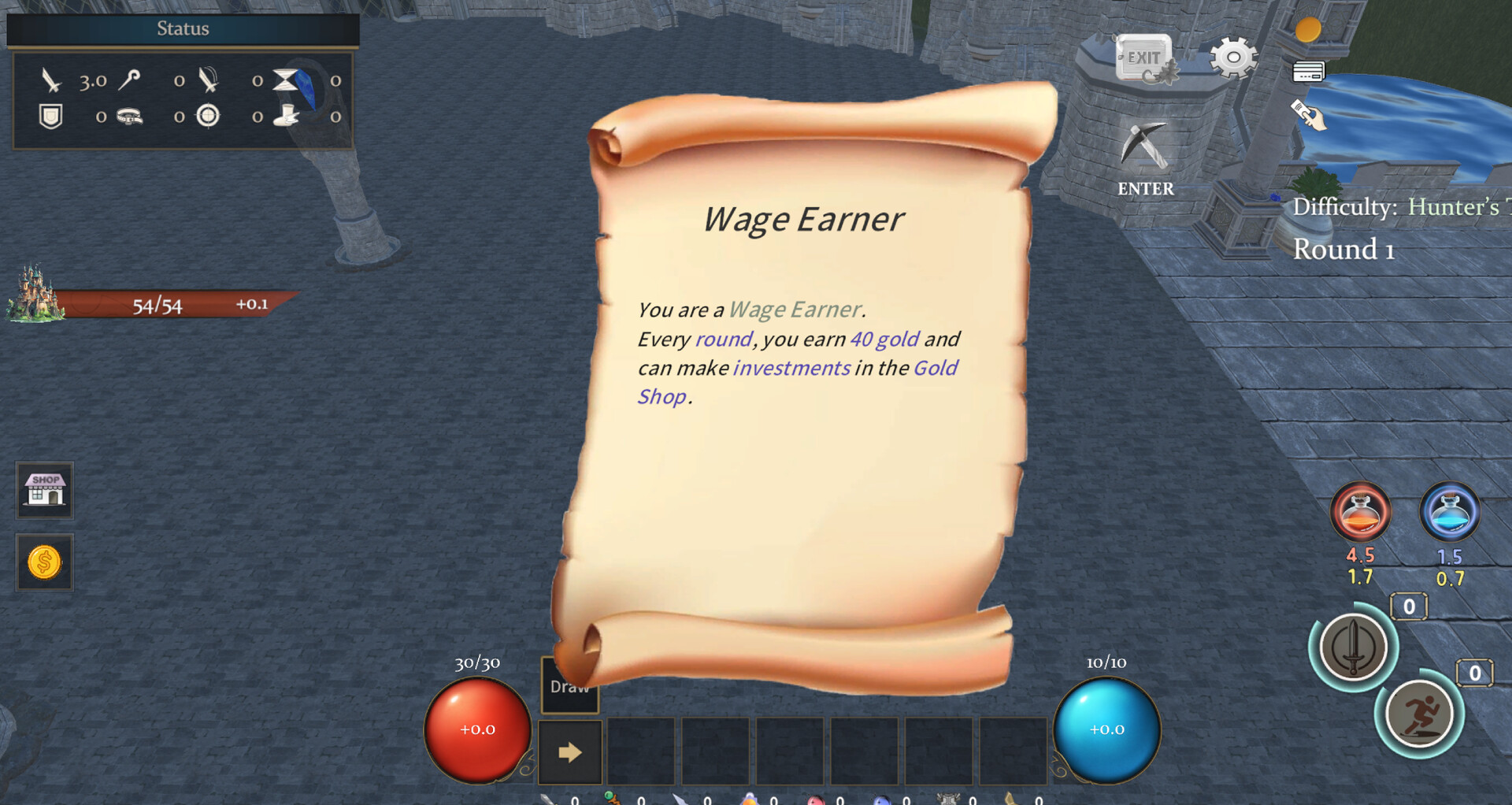Select the hand holding card icon
Viewport: 1512px width, 805px height.
point(1308,115)
